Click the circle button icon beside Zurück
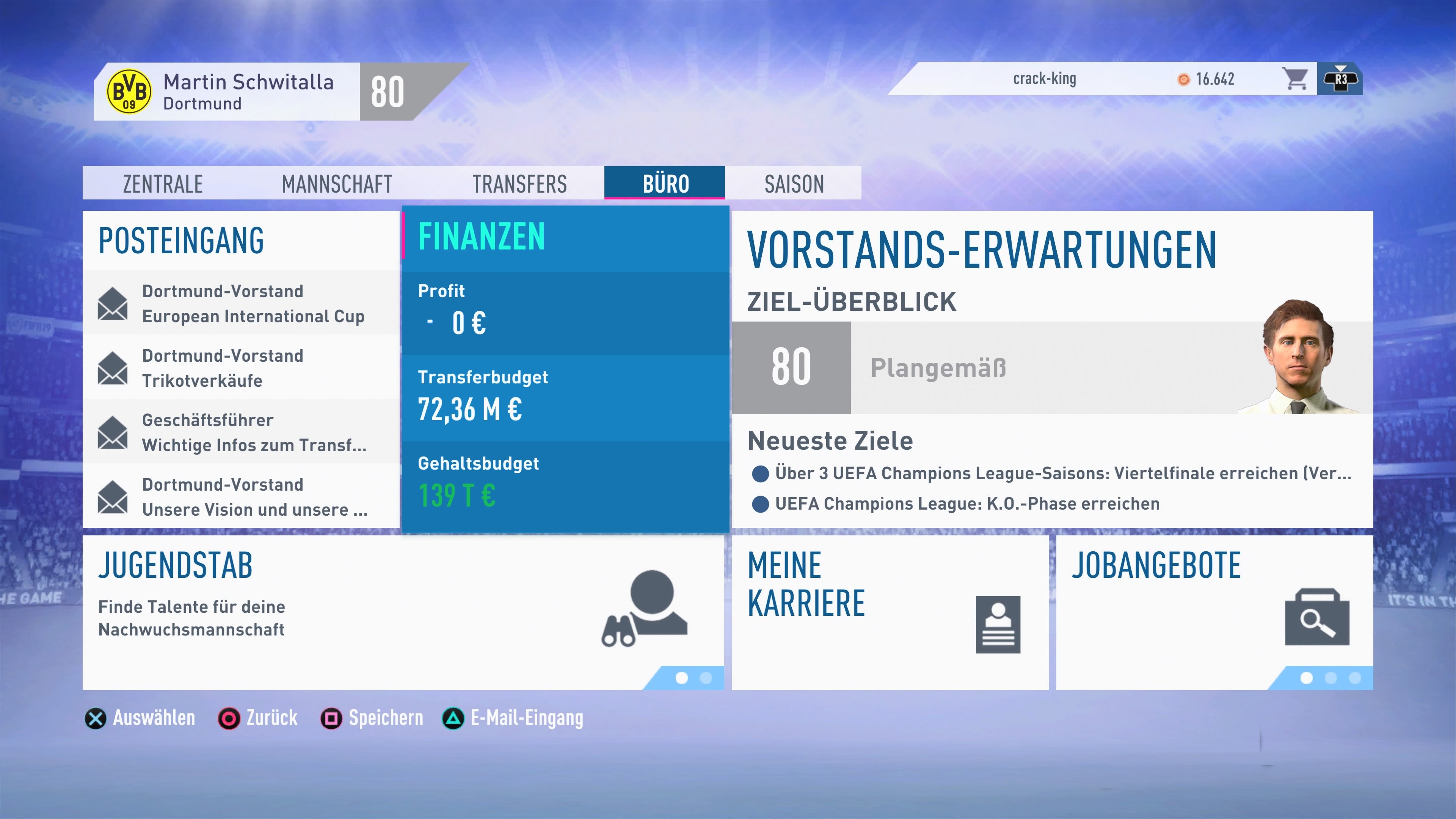Screen dimensions: 1456x819 pos(229,719)
